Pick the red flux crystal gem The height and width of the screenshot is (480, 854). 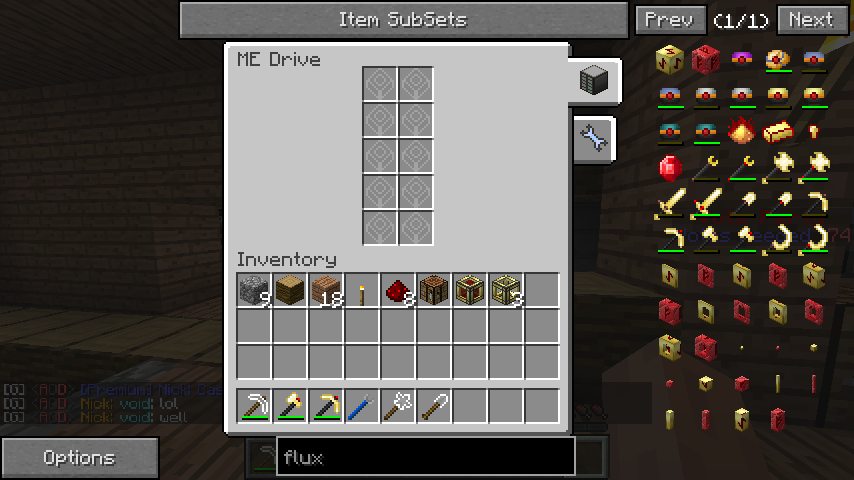click(670, 167)
